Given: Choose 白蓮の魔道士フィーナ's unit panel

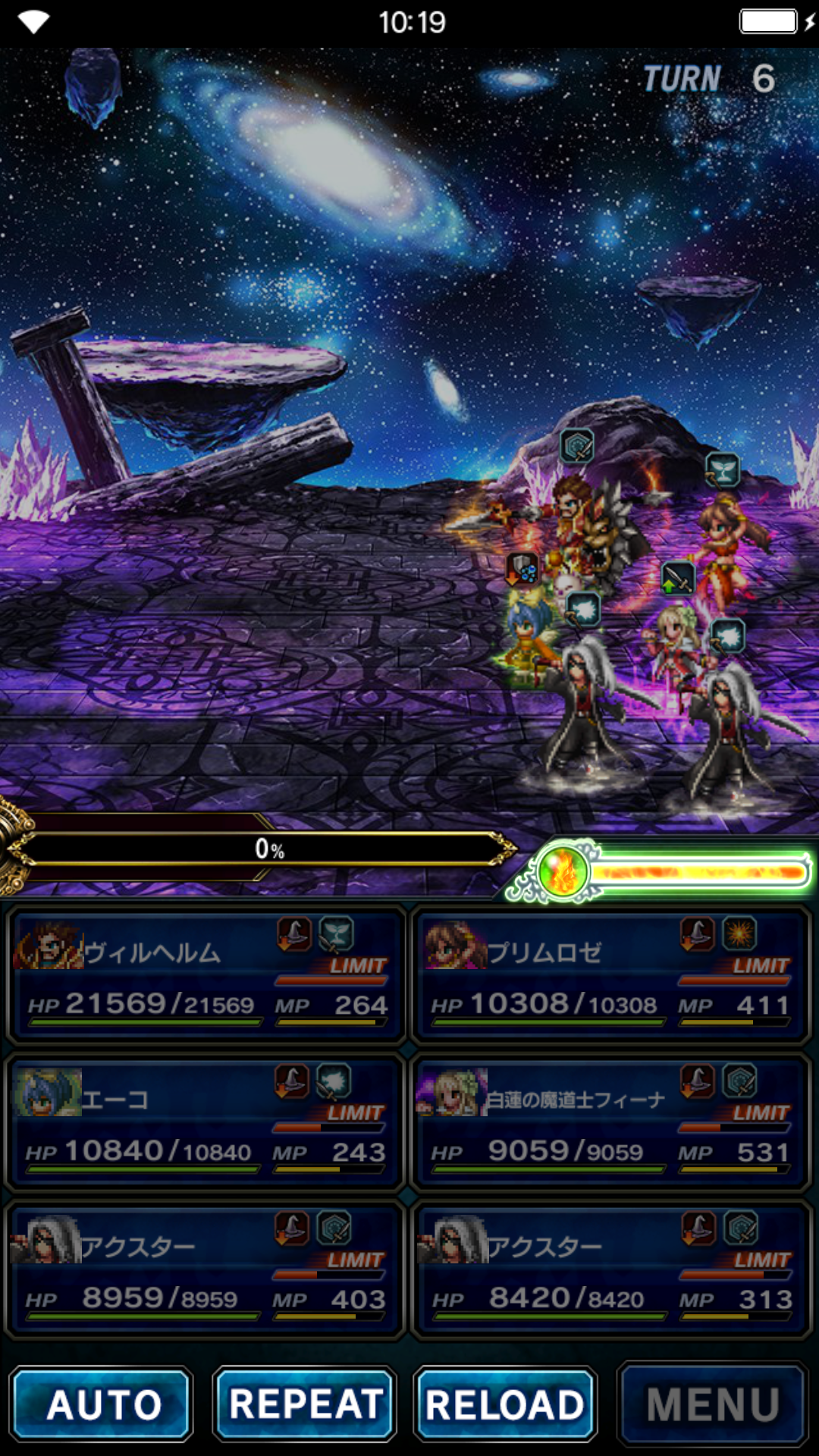Looking at the screenshot, I should point(611,1122).
